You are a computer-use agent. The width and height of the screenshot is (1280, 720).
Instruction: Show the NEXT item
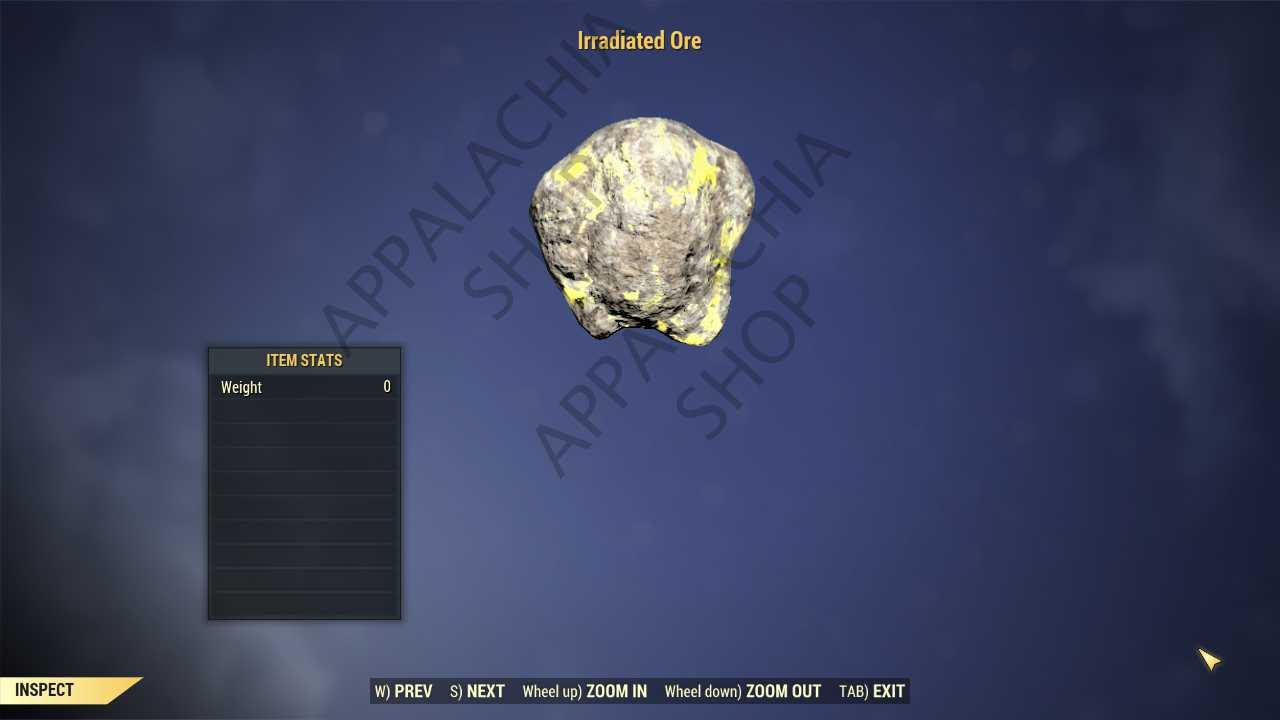[x=478, y=691]
